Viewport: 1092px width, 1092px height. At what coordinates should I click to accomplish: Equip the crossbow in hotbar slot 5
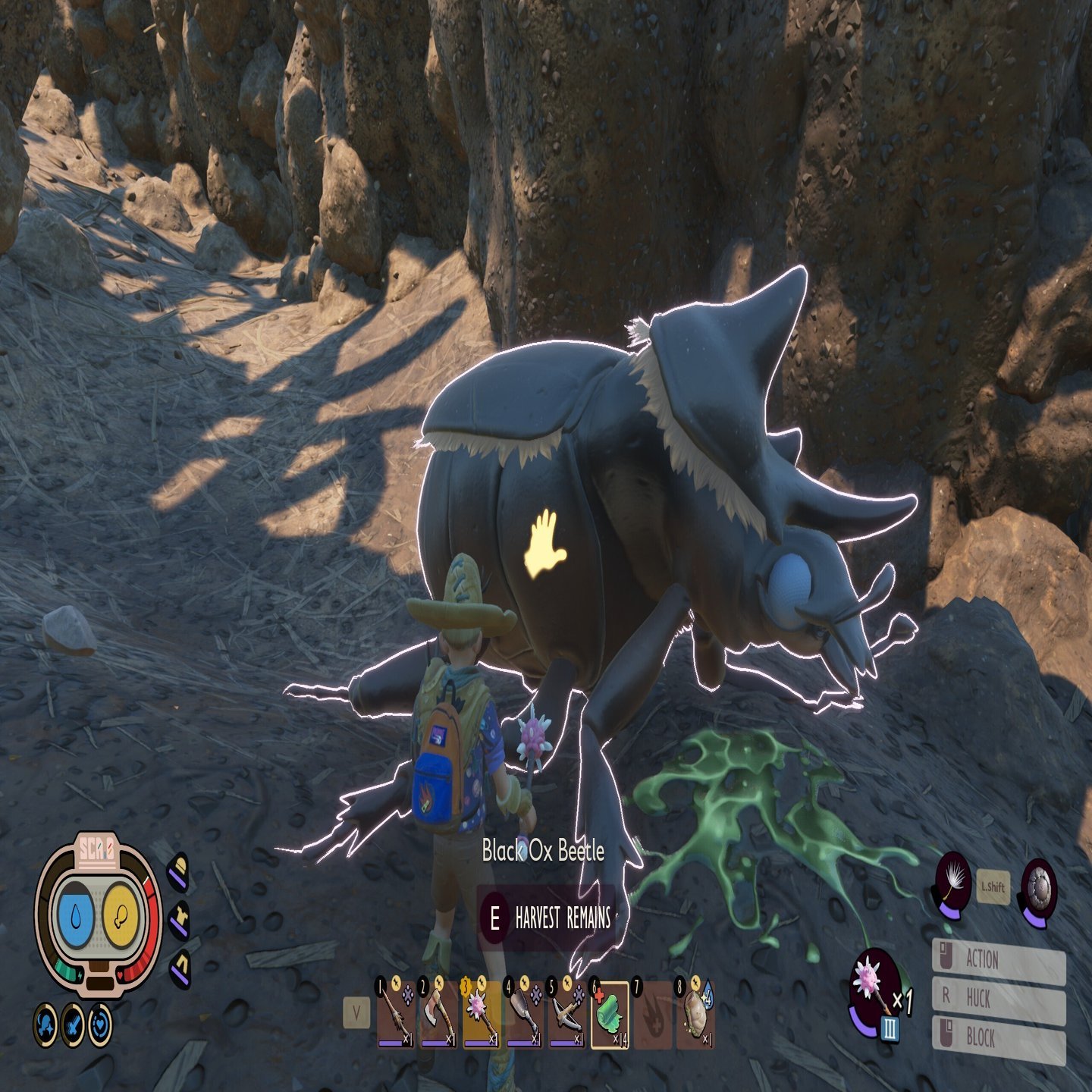tap(566, 1015)
